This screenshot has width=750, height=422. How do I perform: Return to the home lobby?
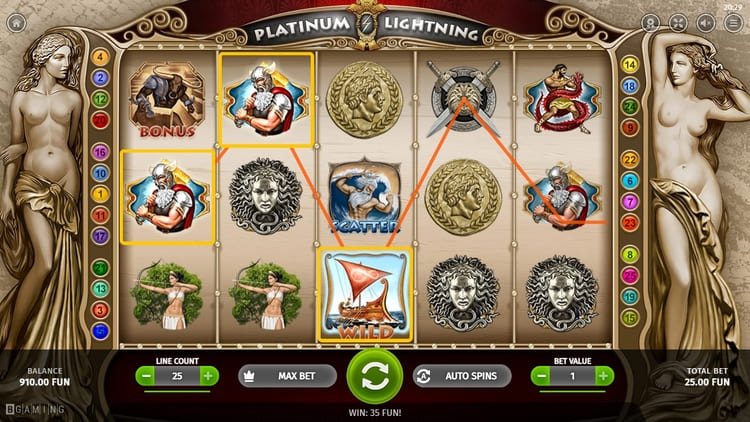point(16,21)
